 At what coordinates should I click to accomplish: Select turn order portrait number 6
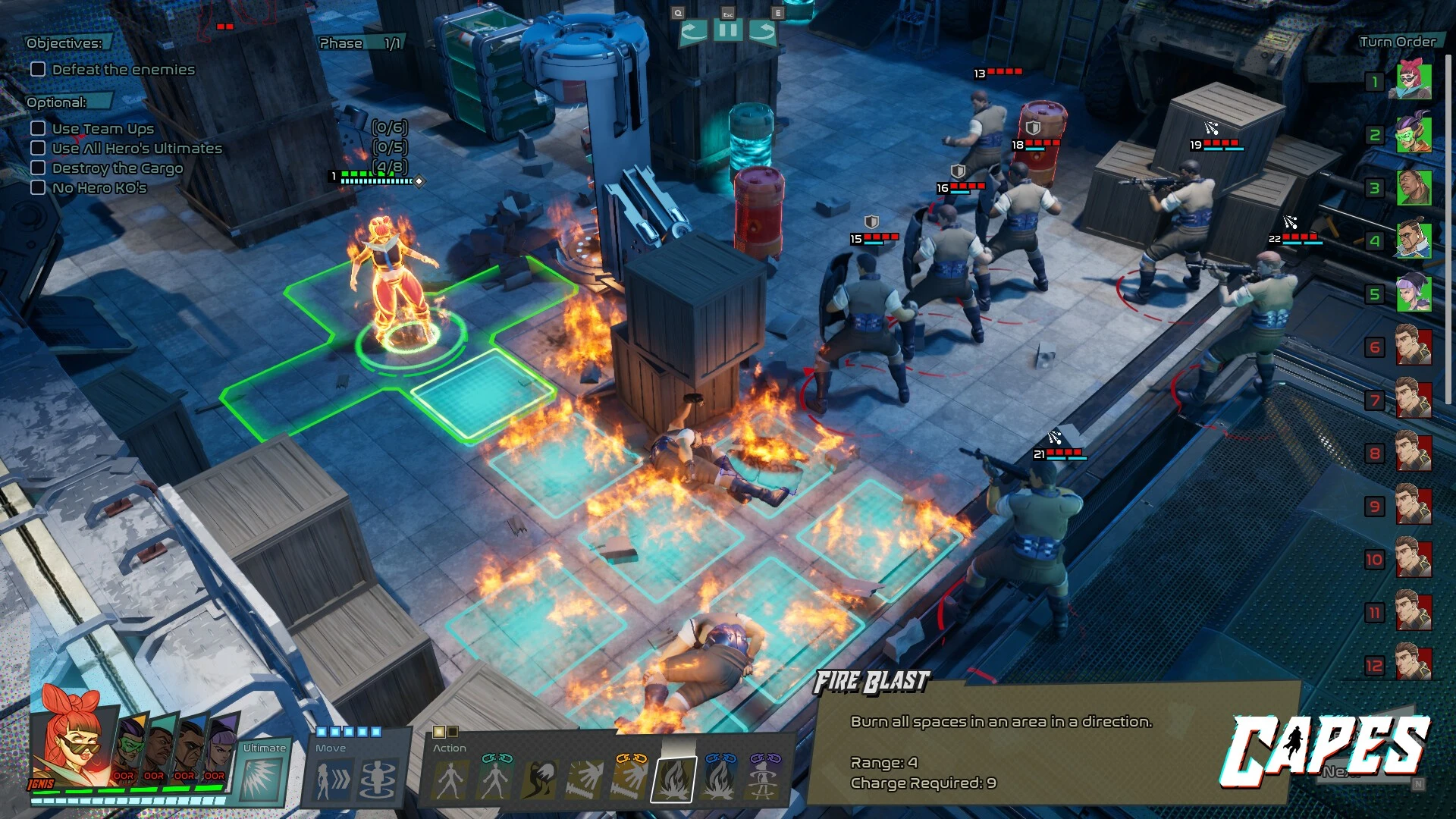point(1414,347)
